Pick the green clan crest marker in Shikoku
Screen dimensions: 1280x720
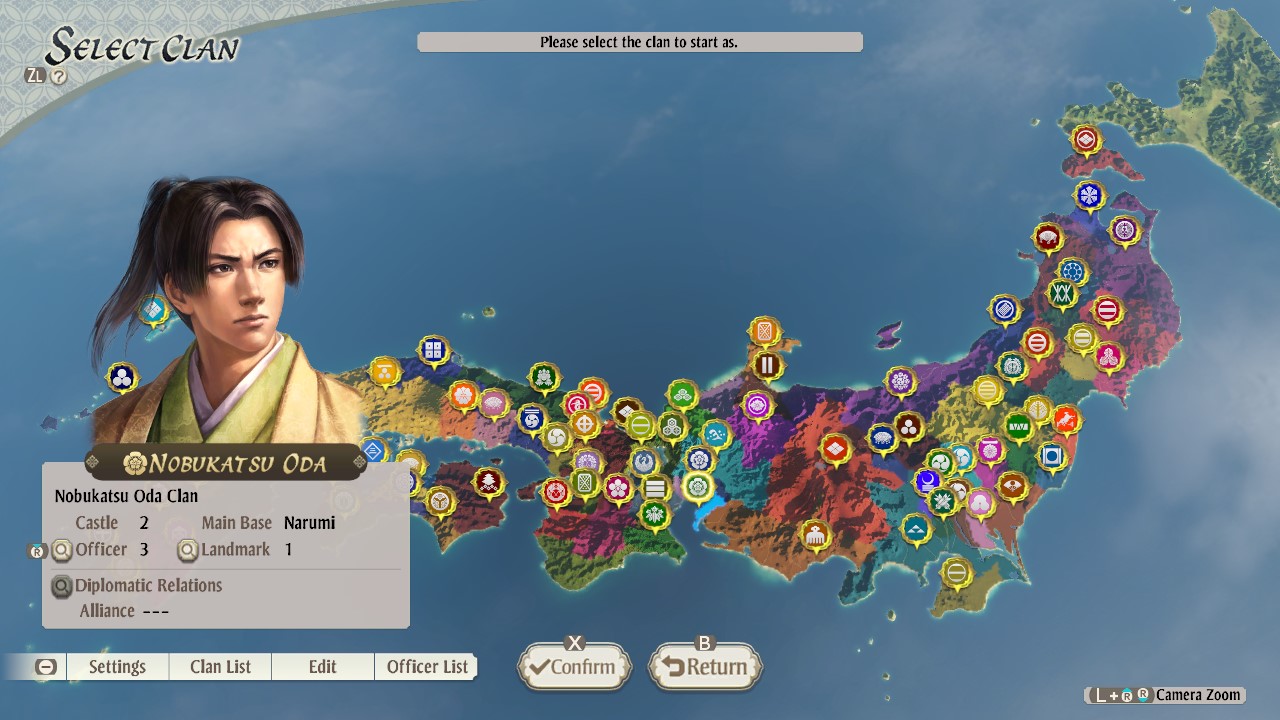[x=656, y=514]
